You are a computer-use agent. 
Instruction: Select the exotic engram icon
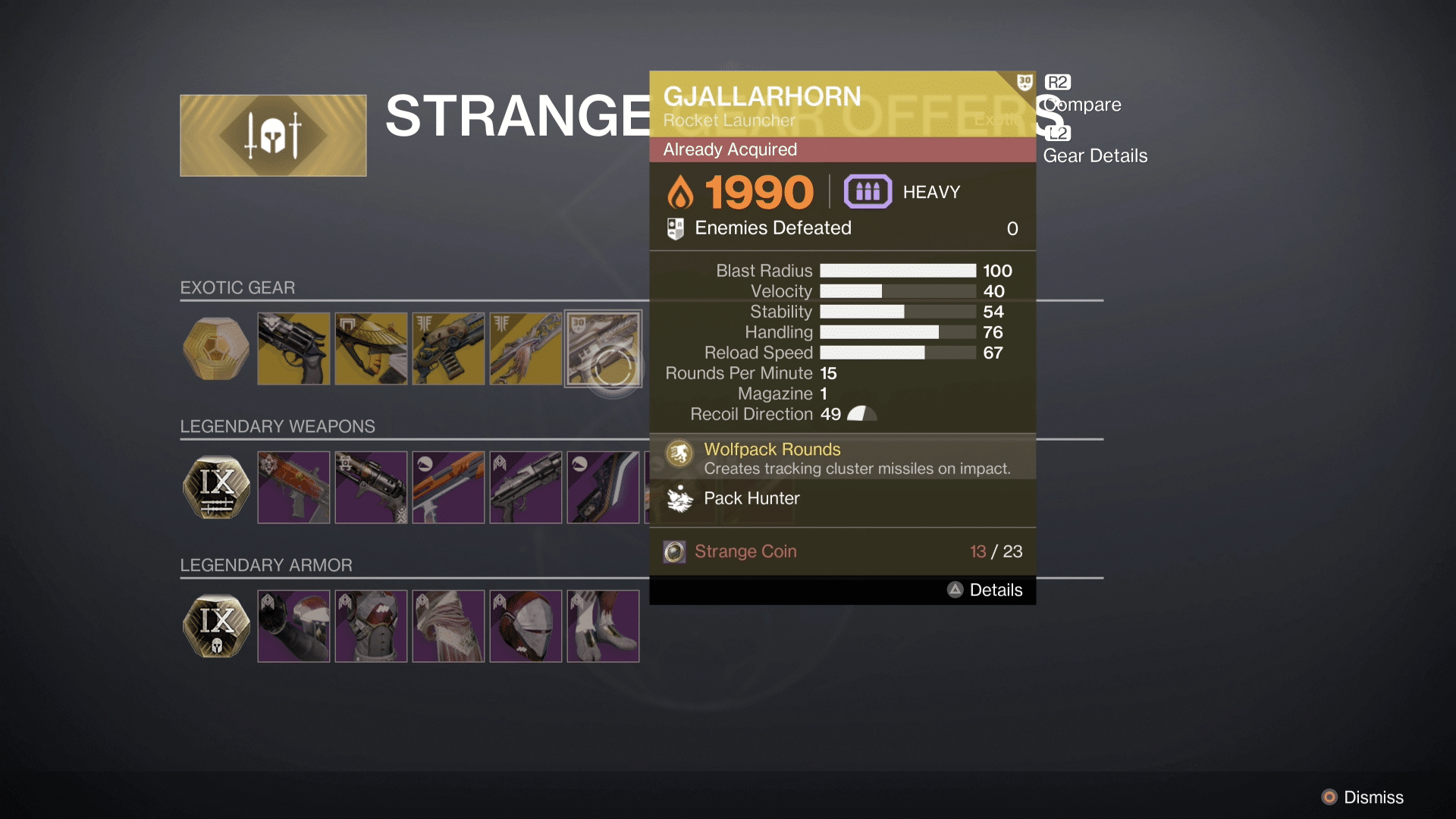pyautogui.click(x=216, y=349)
